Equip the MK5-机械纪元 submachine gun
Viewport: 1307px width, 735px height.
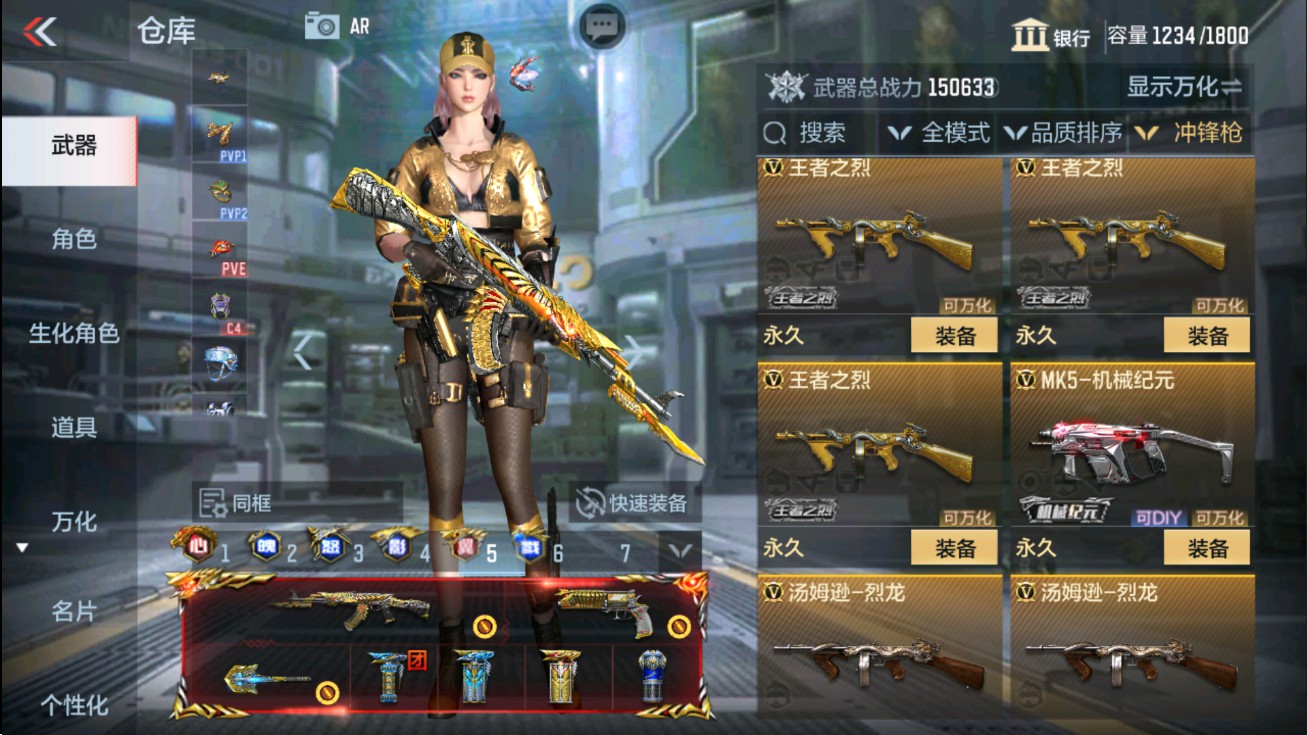[x=1209, y=548]
